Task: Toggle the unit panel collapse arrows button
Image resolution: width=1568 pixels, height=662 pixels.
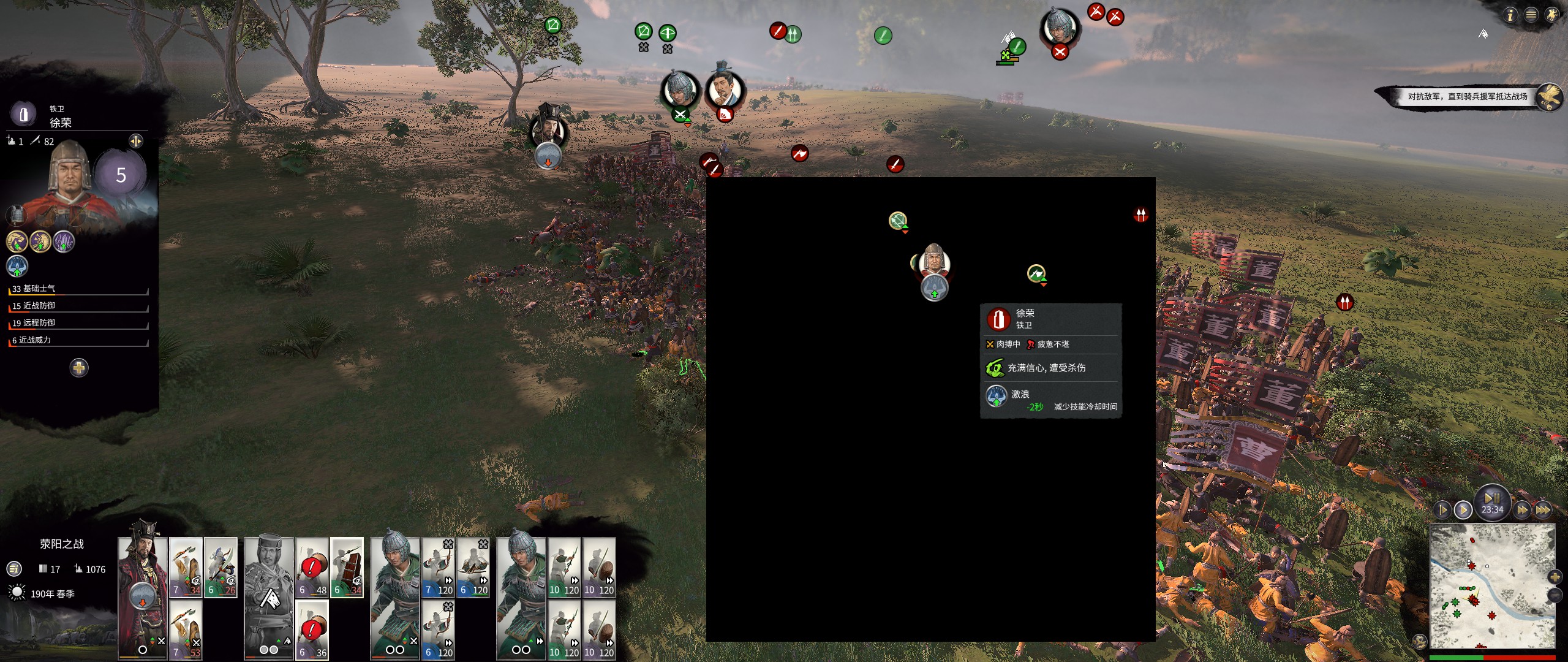Action: tap(135, 141)
